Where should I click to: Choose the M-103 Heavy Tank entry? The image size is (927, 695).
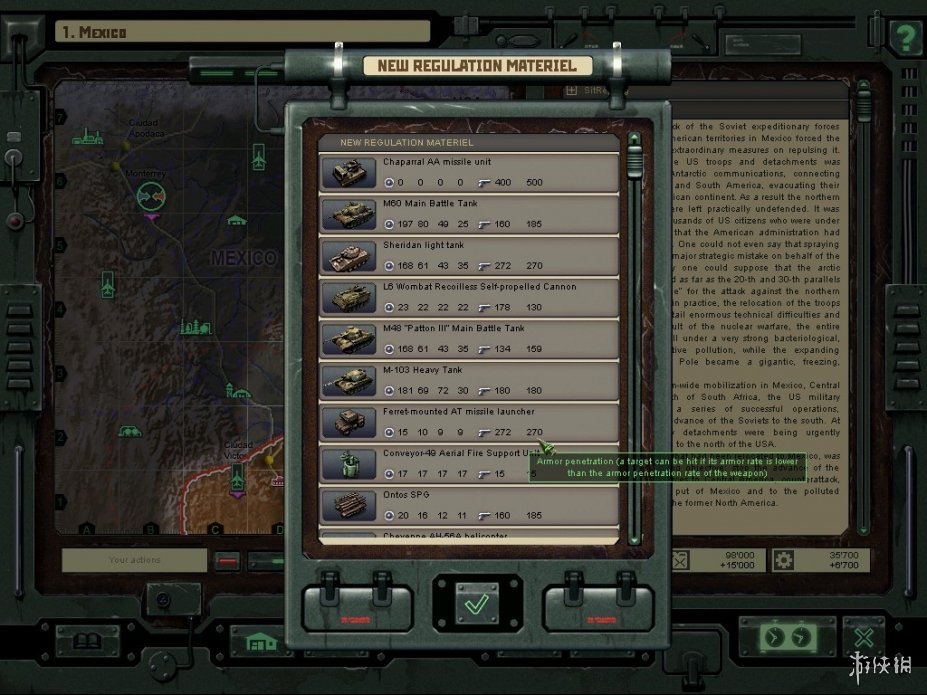469,381
